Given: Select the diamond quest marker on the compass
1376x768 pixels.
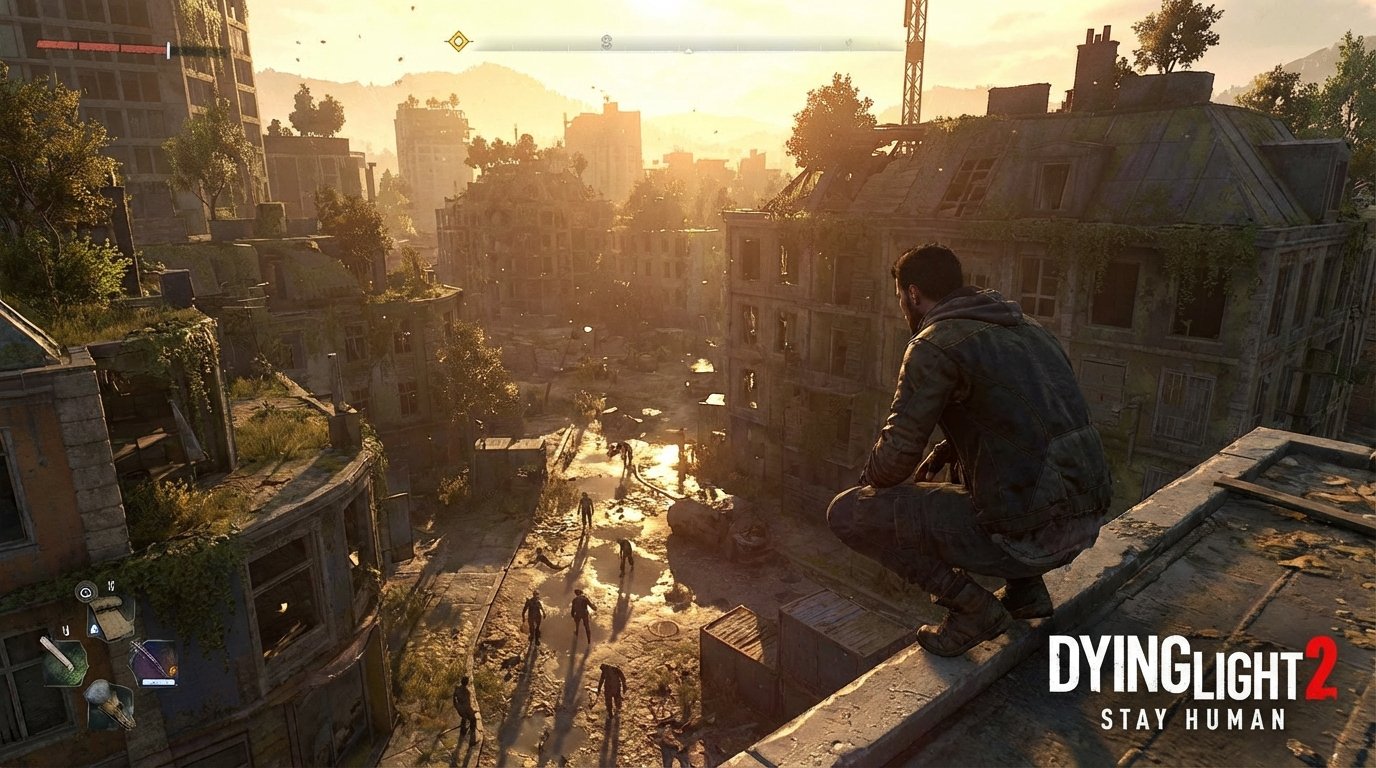Looking at the screenshot, I should 459,40.
